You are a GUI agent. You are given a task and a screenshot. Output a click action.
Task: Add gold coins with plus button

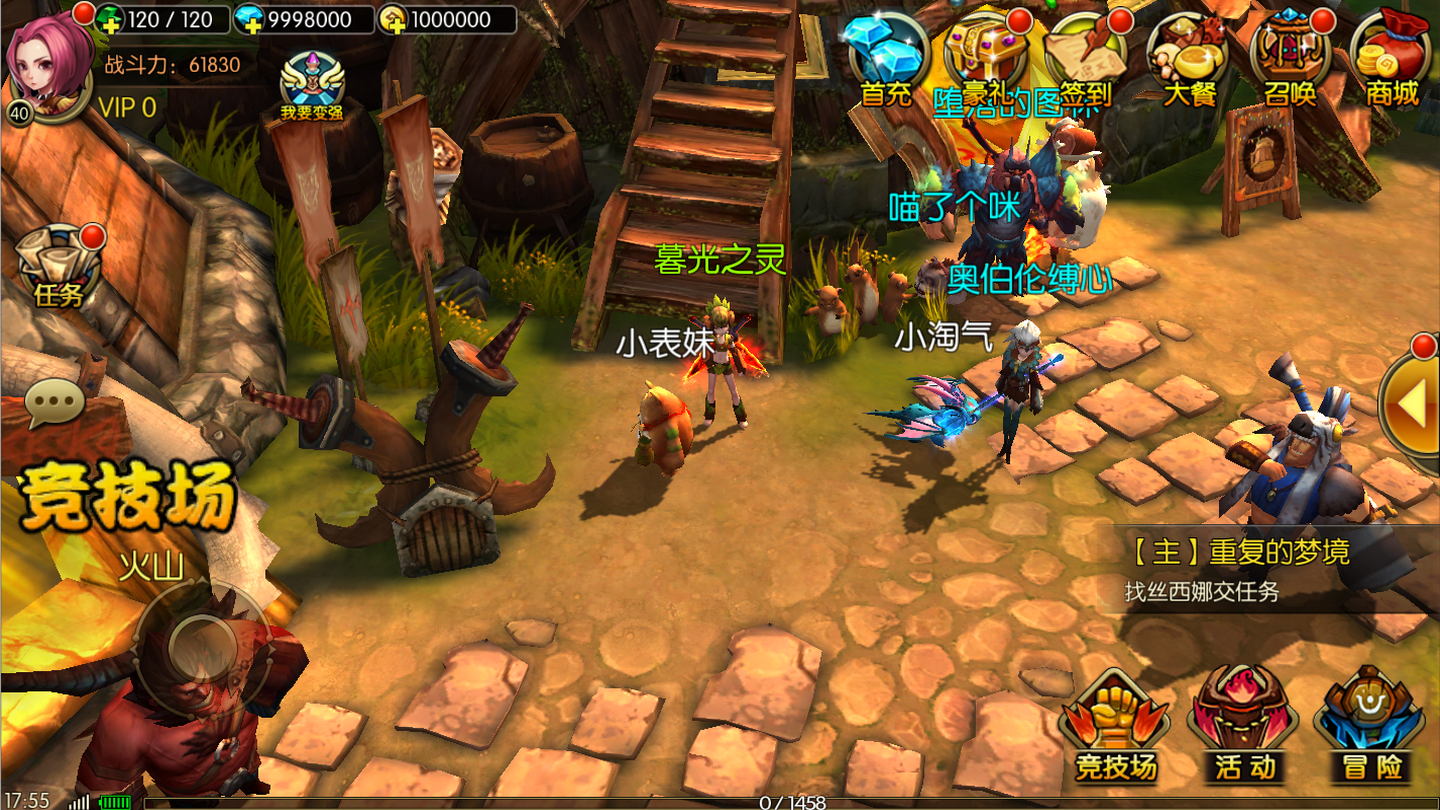pyautogui.click(x=394, y=20)
